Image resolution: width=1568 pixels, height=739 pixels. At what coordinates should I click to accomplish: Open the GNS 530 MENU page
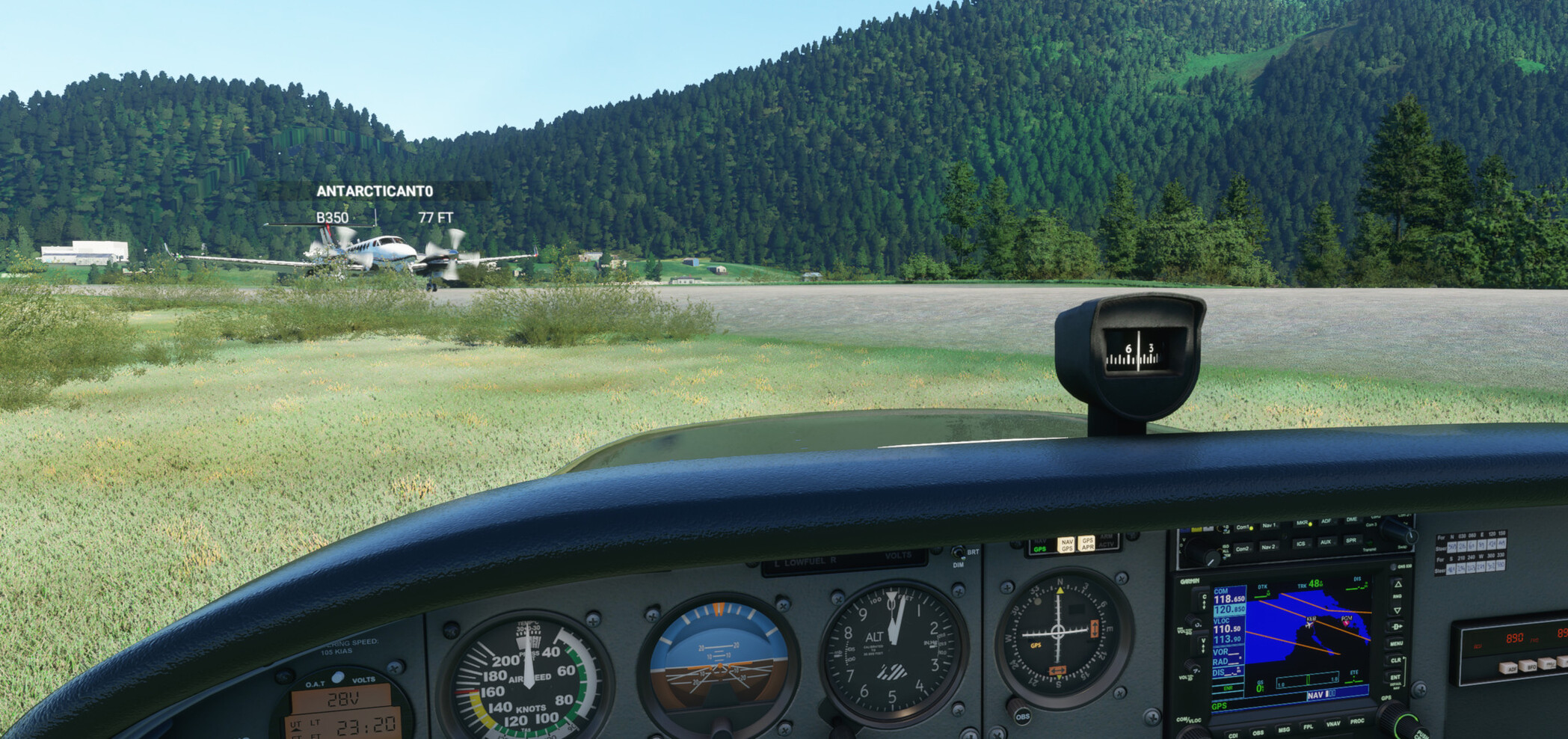(x=1396, y=643)
